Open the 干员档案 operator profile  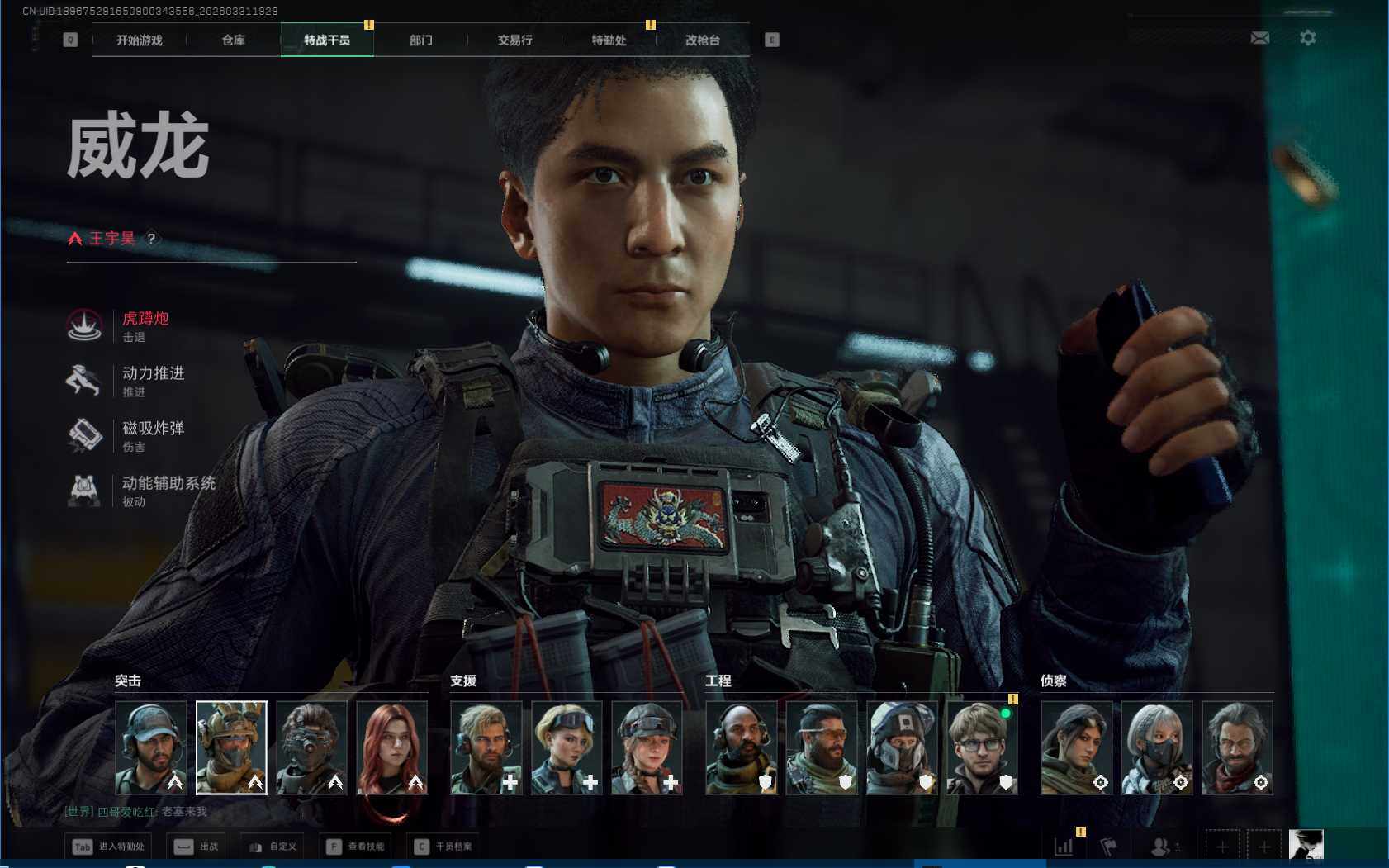click(x=443, y=847)
